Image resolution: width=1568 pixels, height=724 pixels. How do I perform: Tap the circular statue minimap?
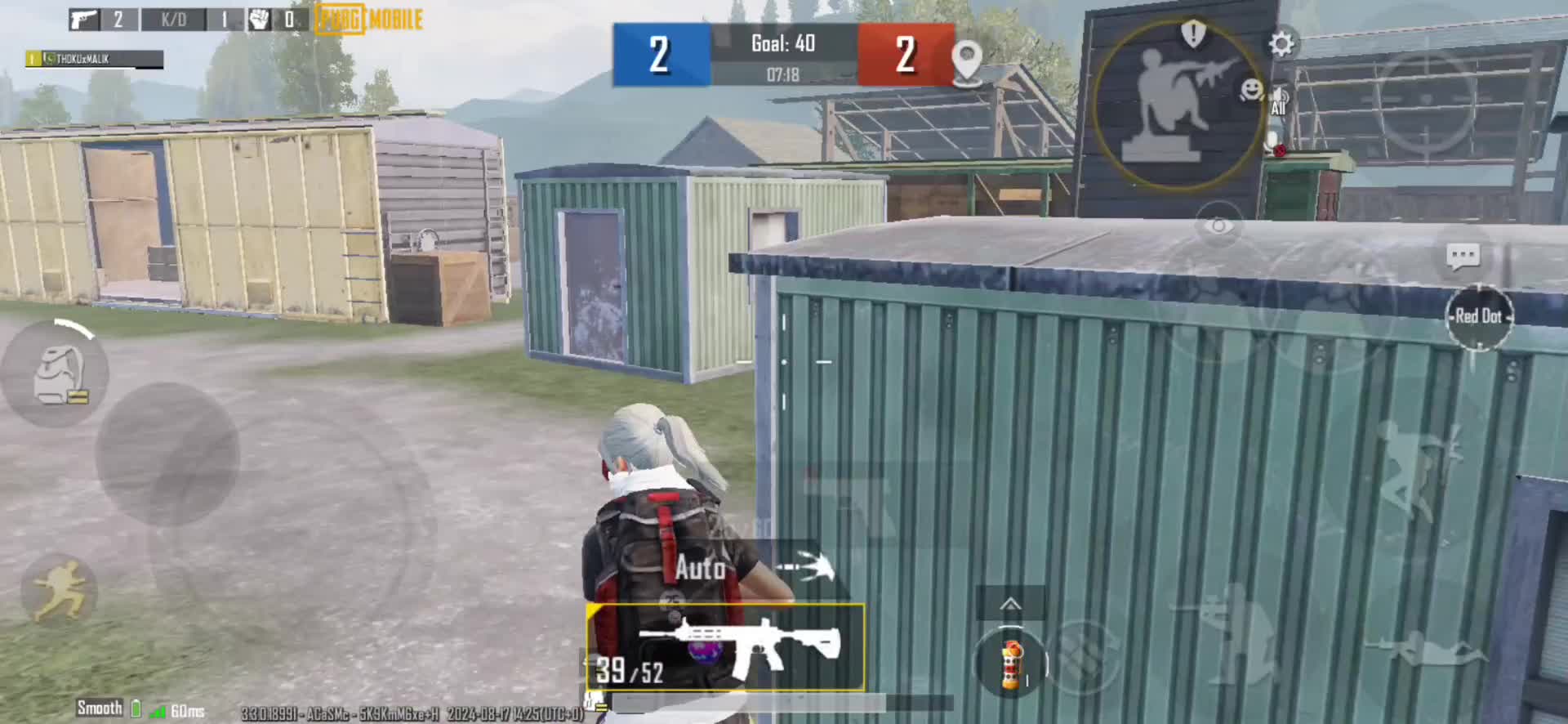1176,105
